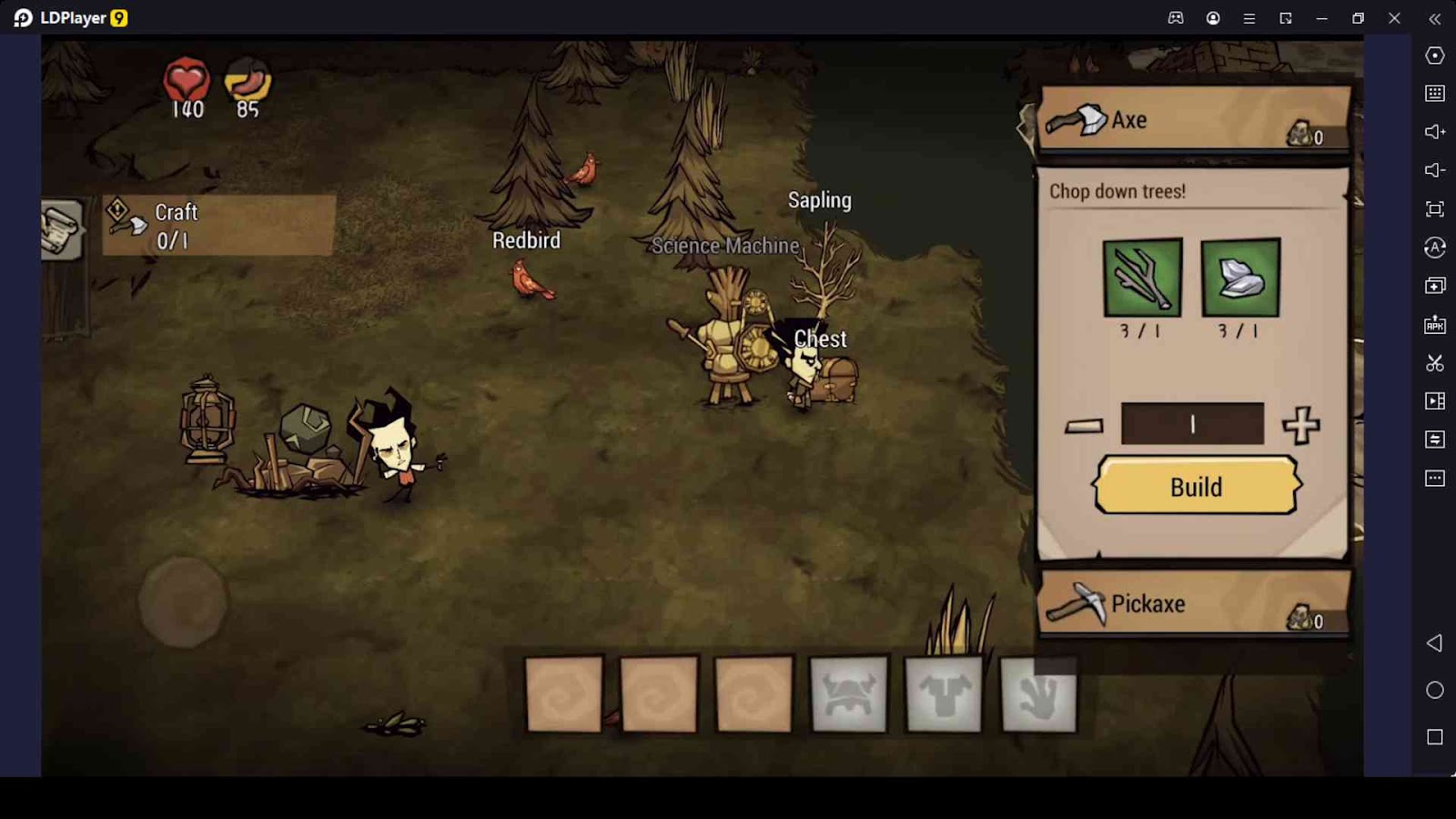Build the Axe with the yellow button
This screenshot has width=1456, height=819.
1196,487
